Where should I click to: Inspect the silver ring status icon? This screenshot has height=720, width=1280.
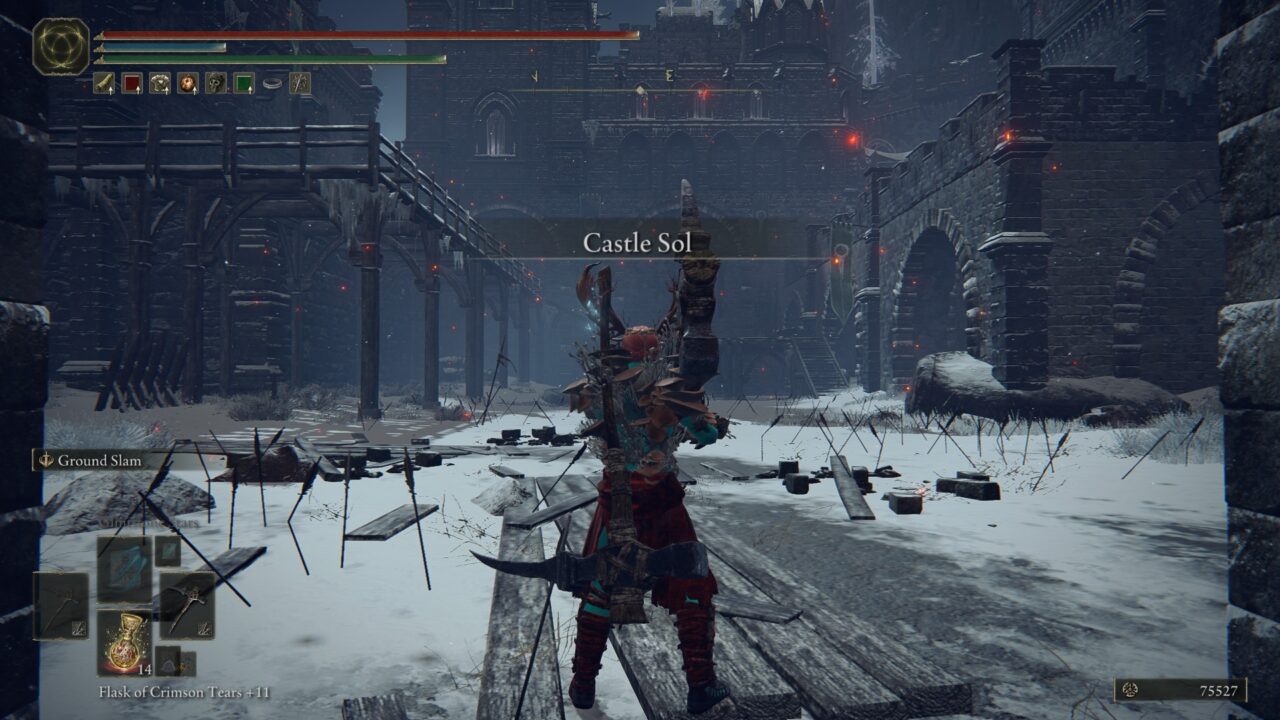[x=271, y=84]
